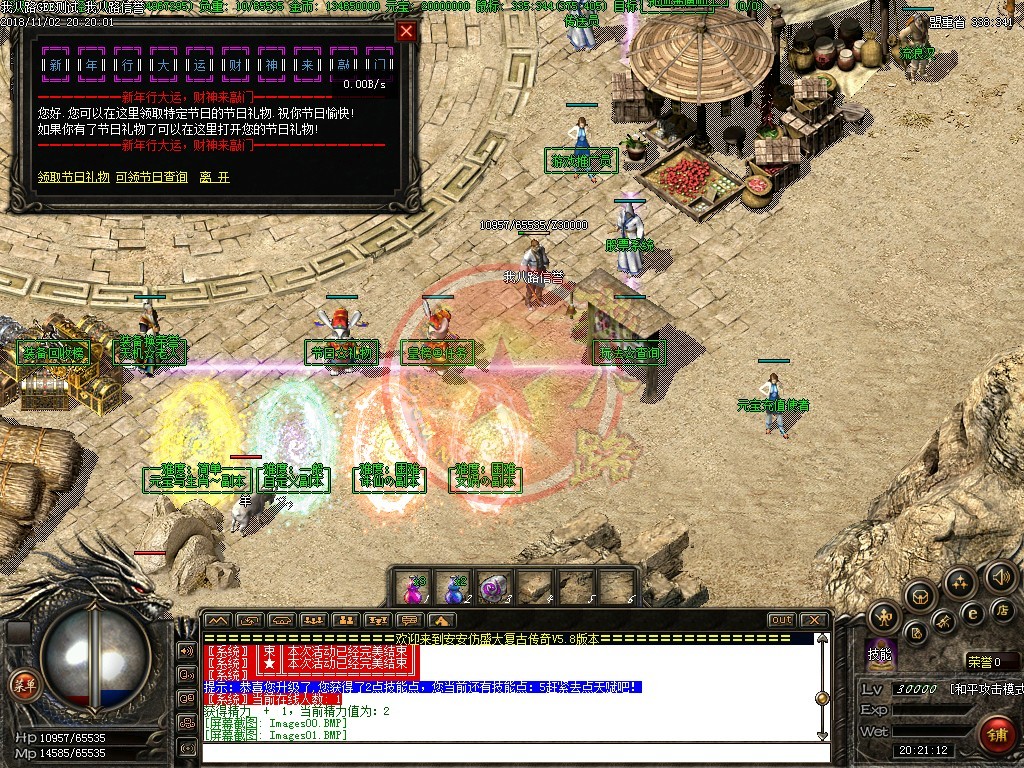Open the character figure round button

click(x=883, y=616)
